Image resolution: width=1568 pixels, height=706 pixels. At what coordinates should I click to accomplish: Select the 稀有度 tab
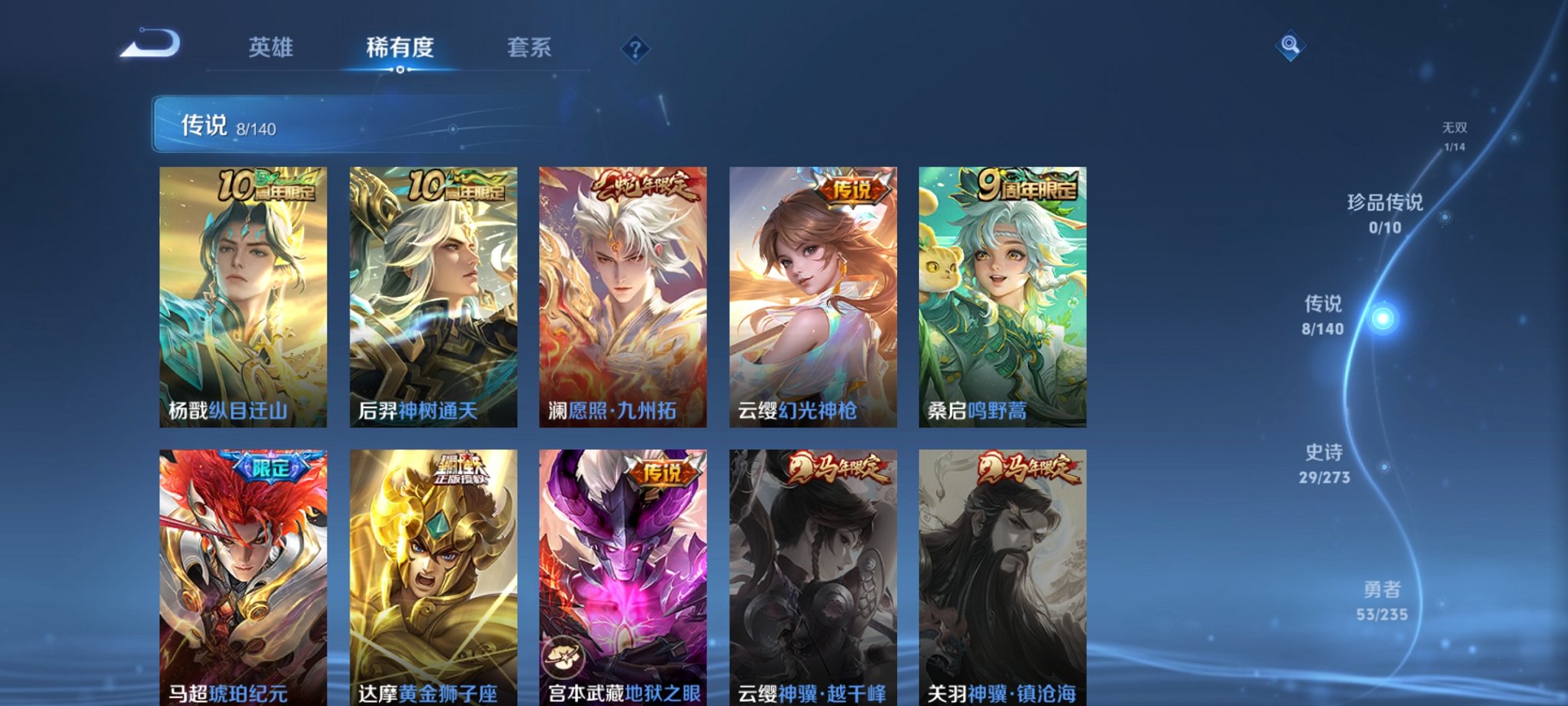[x=398, y=47]
